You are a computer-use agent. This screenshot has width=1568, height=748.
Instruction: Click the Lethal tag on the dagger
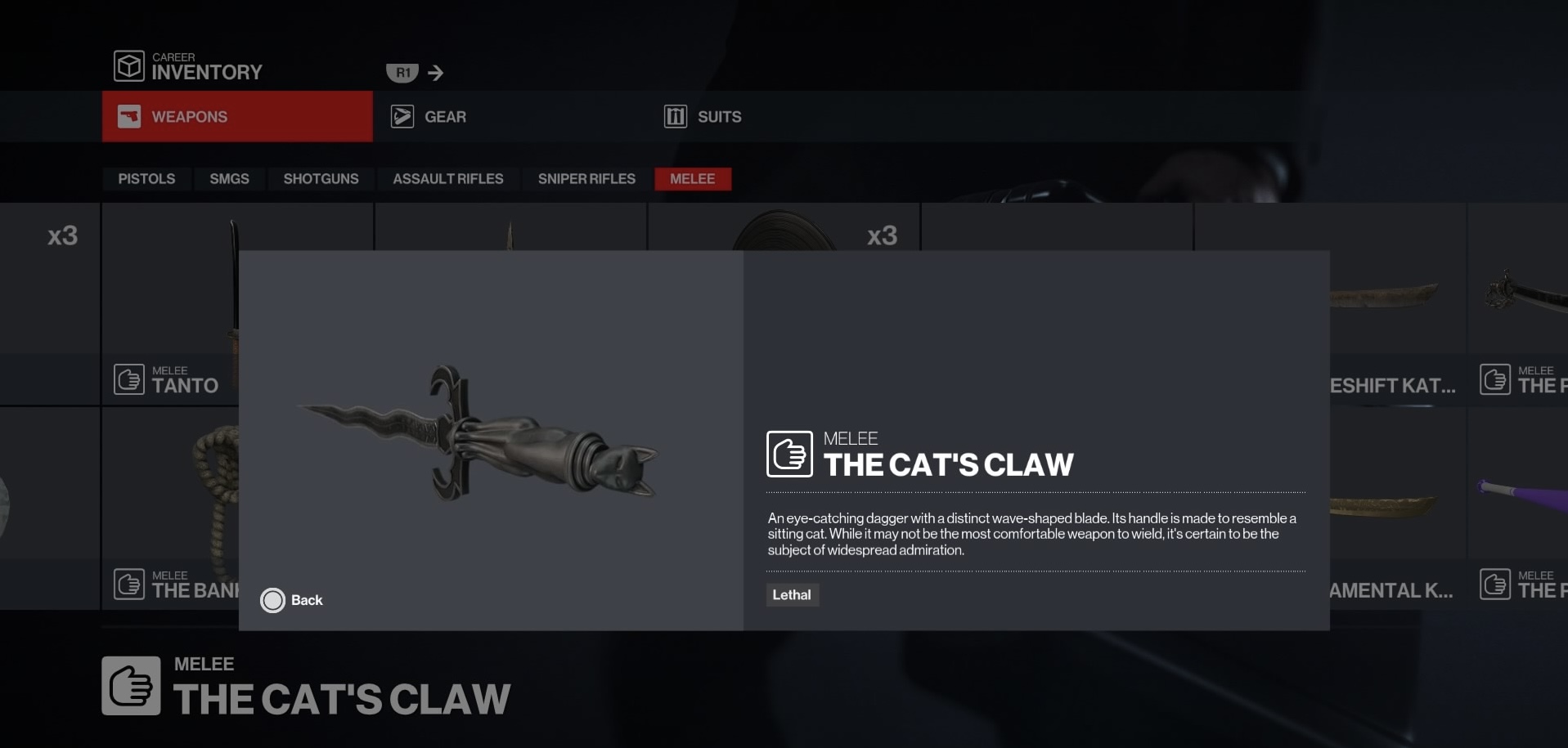[x=792, y=595]
